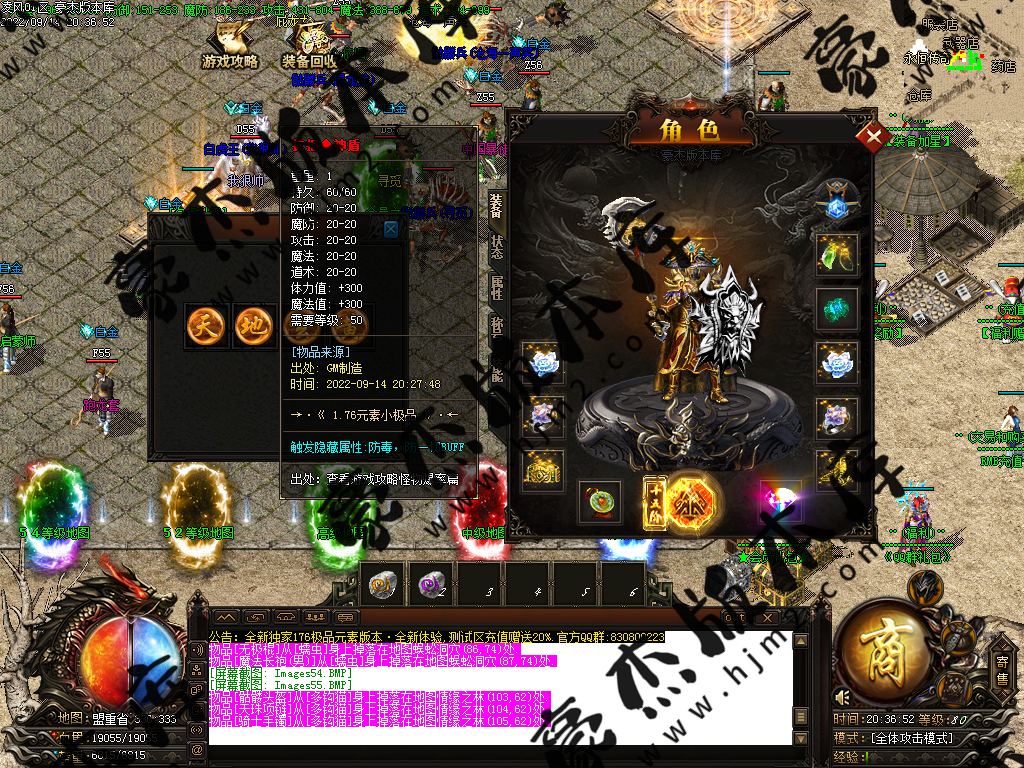Open the 属性 attributes tab
The width and height of the screenshot is (1024, 768).
tap(496, 286)
